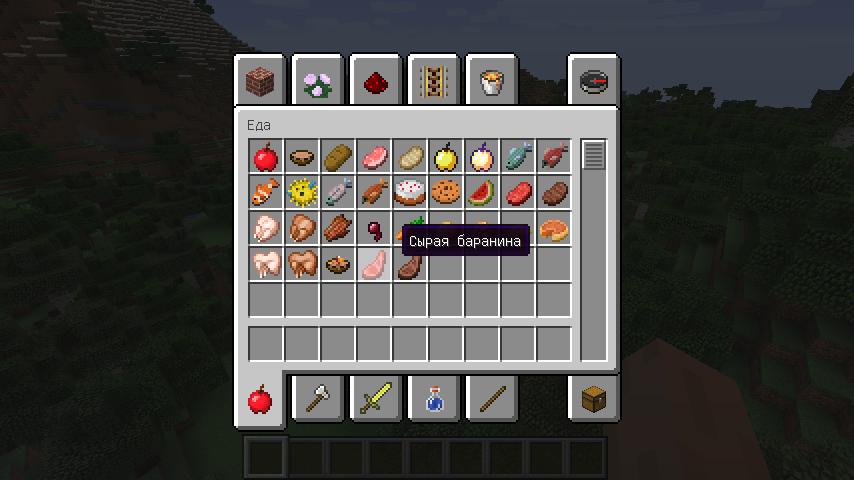
Task: Take the orange clownfish
Action: [x=266, y=192]
